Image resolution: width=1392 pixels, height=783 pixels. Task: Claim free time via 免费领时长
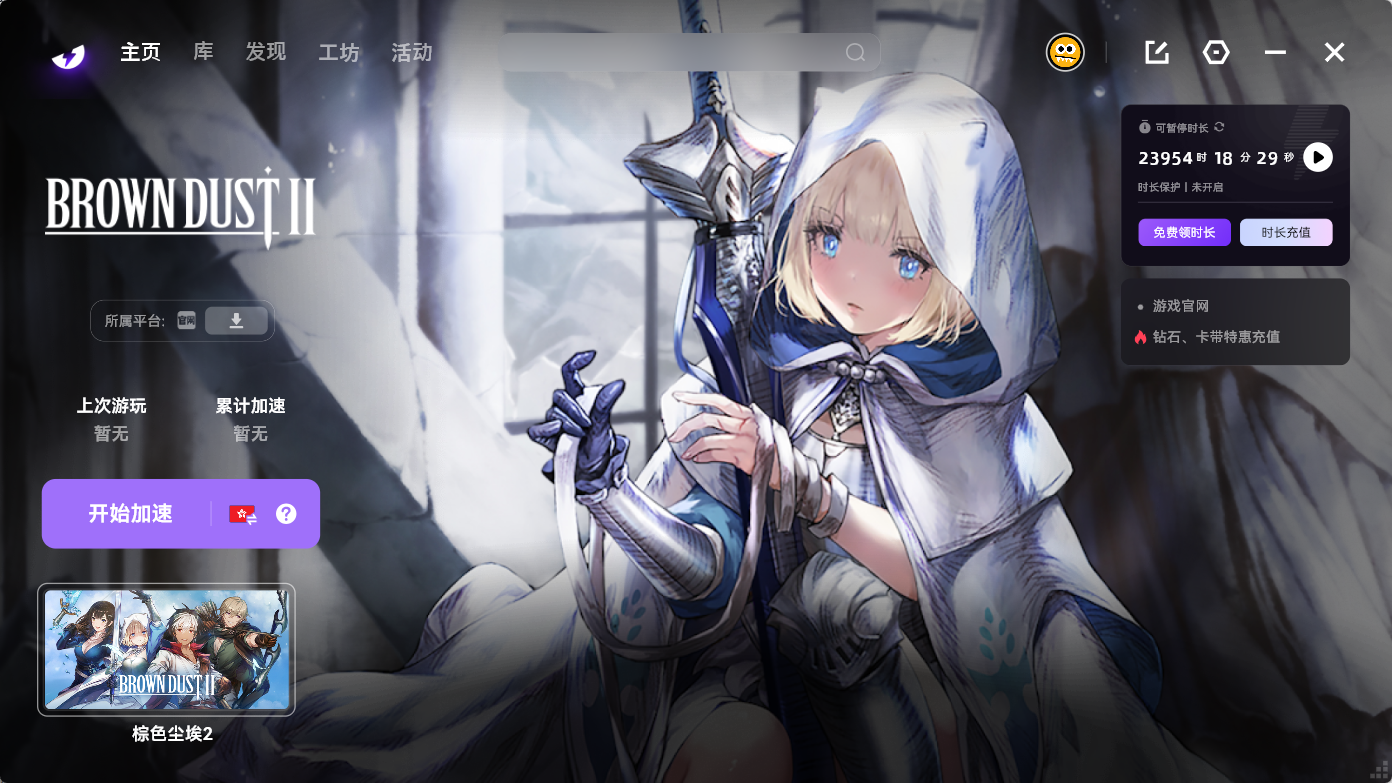[x=1184, y=233]
